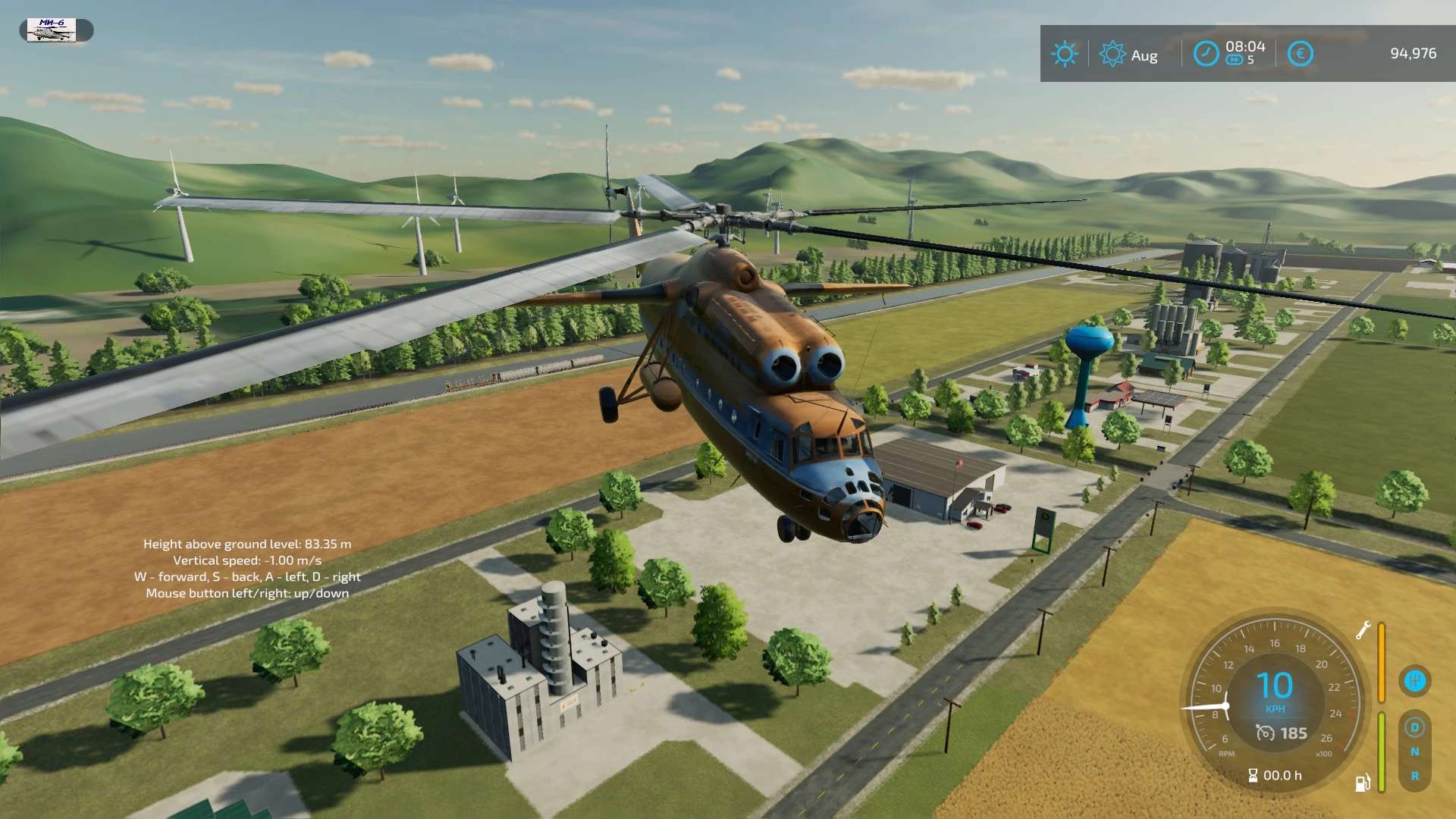
Task: Click the fuel pump icon
Action: coord(1363,783)
